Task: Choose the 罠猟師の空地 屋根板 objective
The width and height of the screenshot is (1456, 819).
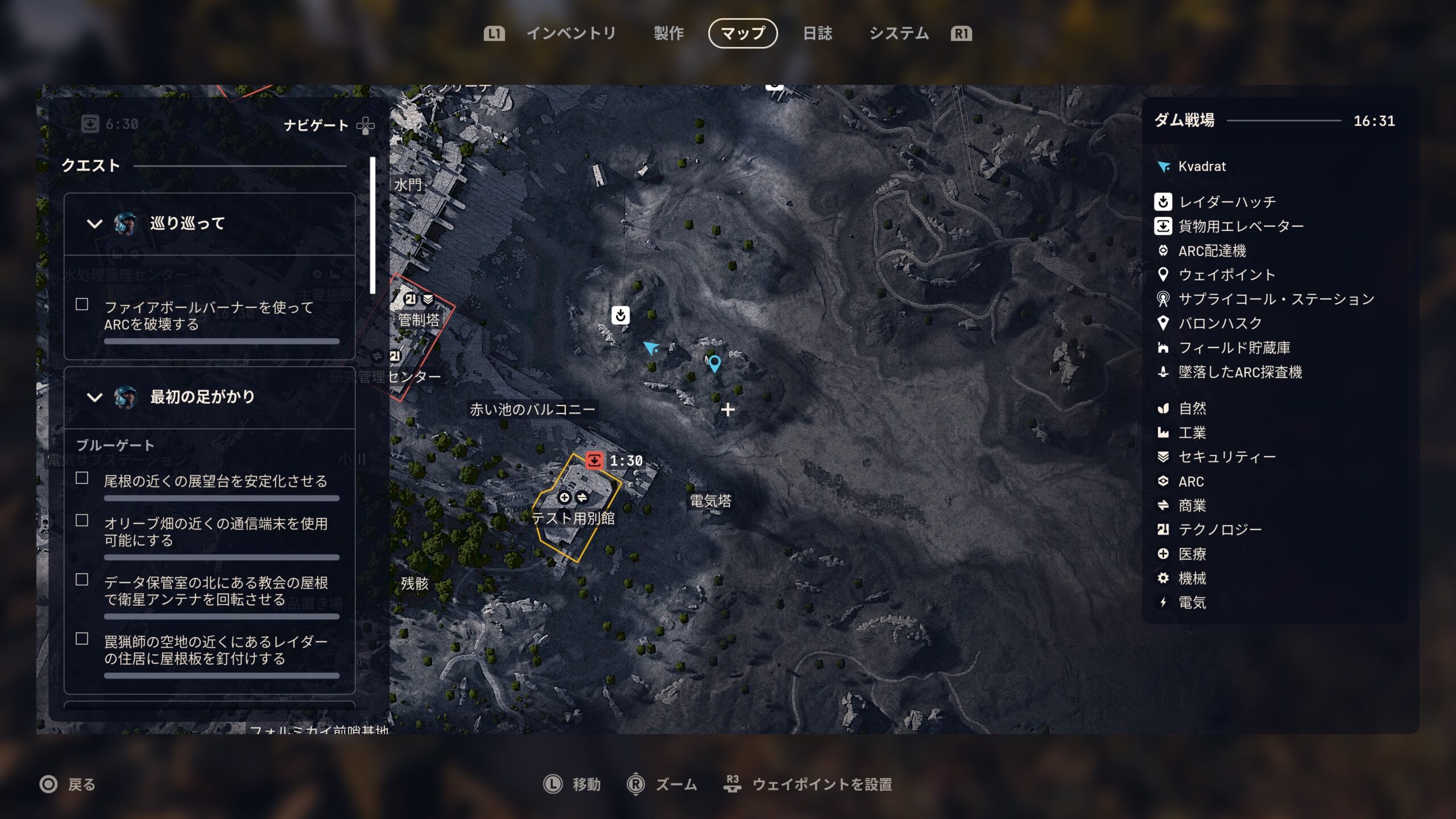Action: (x=215, y=650)
